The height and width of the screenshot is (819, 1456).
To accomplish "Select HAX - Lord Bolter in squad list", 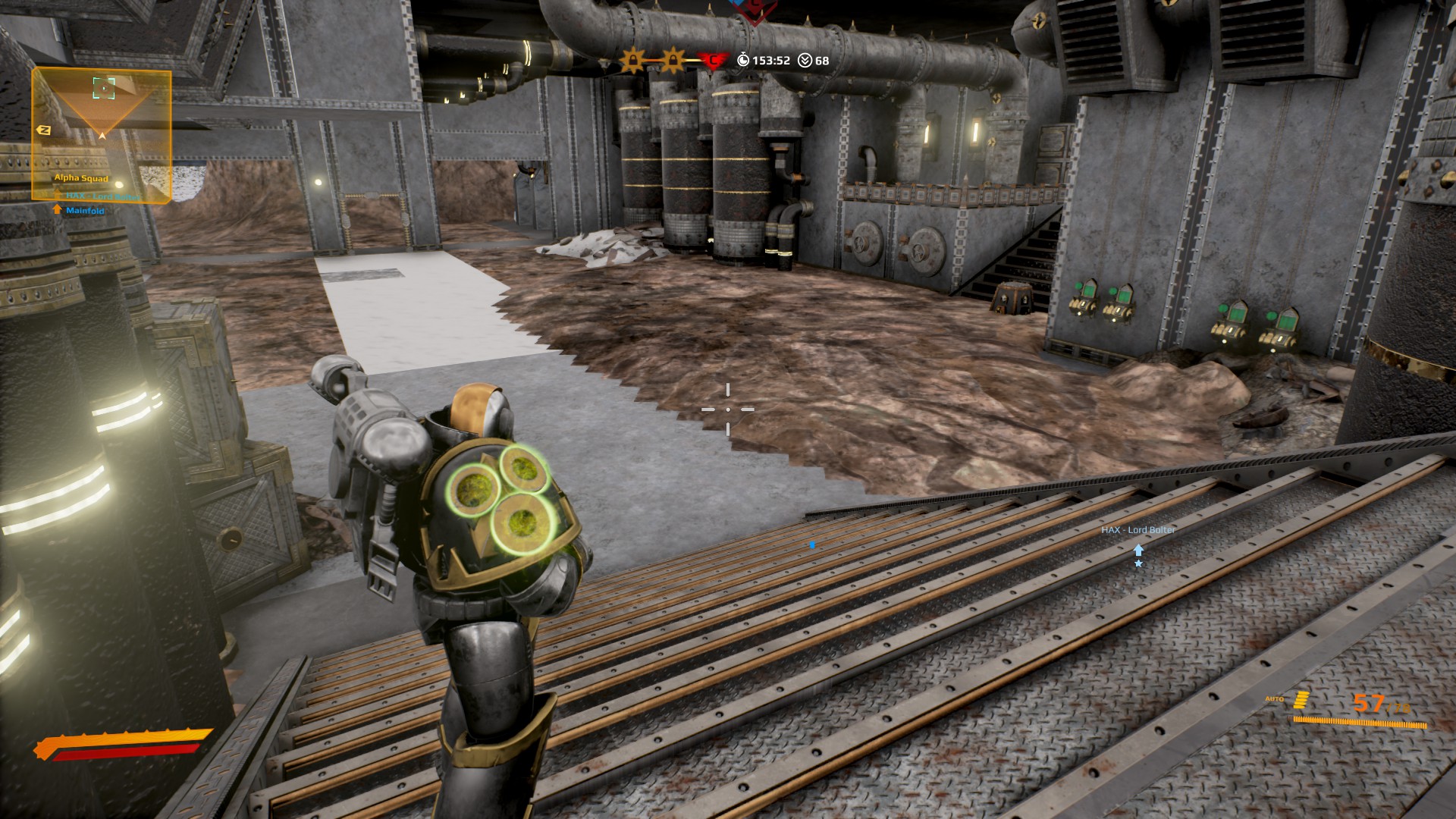I will (102, 196).
